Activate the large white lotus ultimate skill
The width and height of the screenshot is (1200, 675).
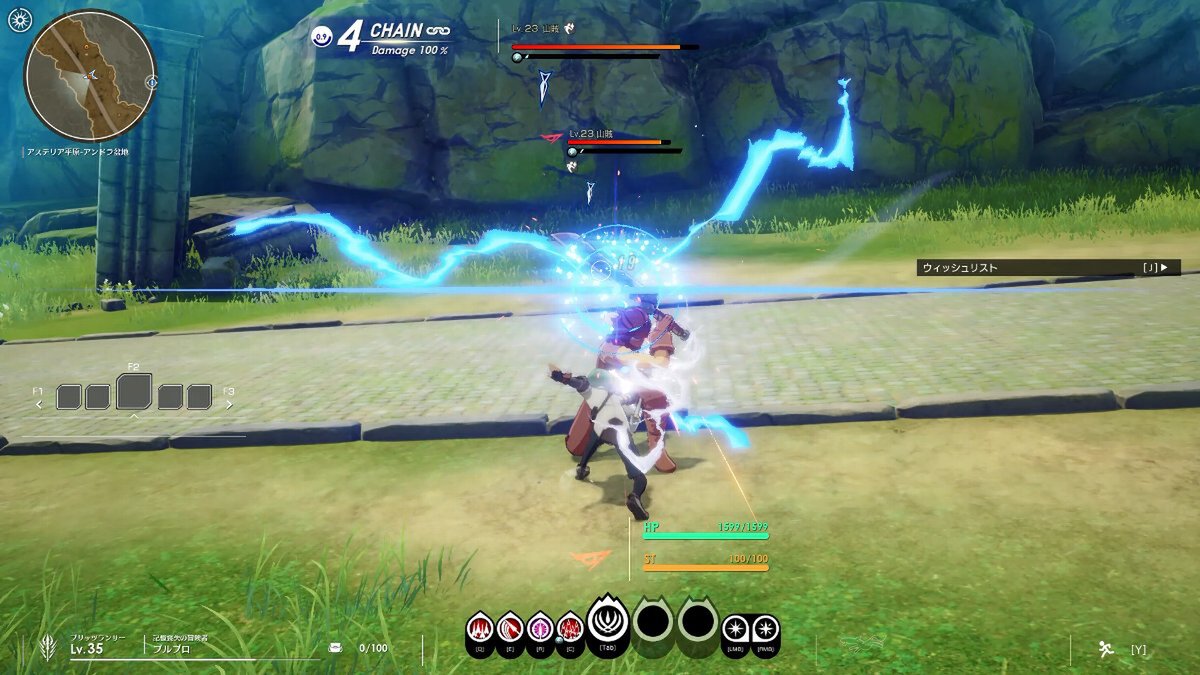point(607,622)
